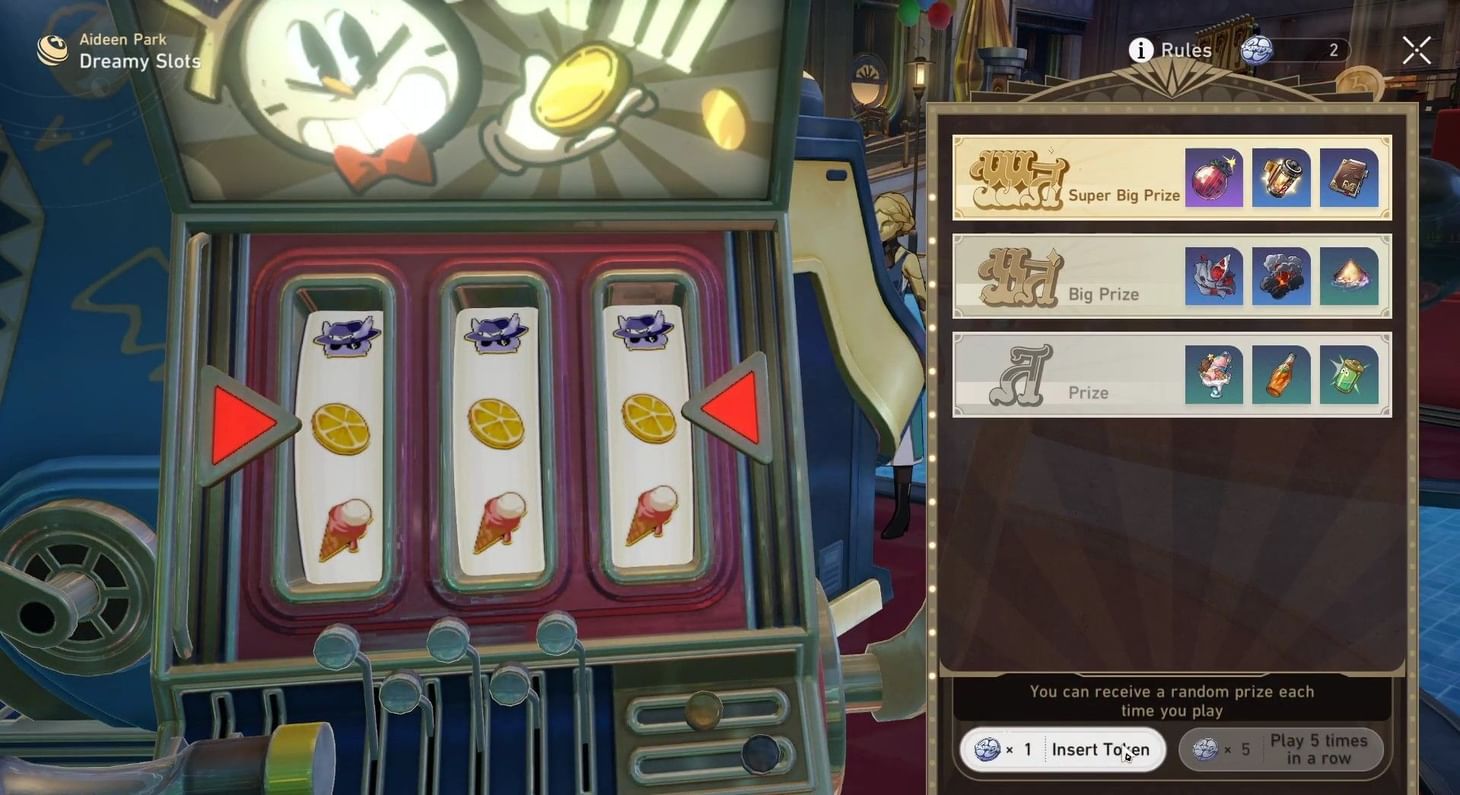
Task: Select the soda bottle icon in Prize row
Action: pos(1281,375)
